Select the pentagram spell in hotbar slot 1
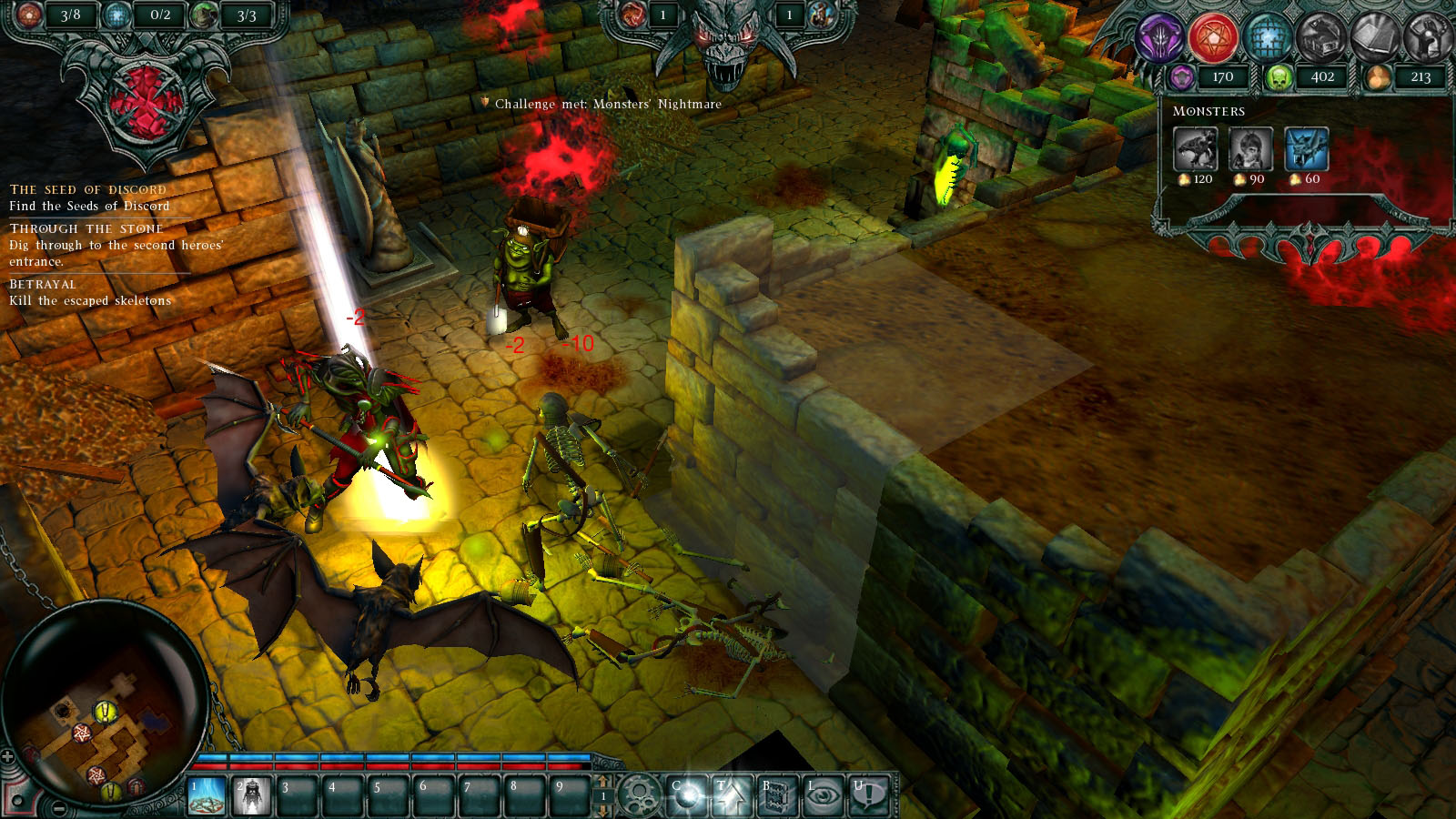The image size is (1456, 819). 207,795
